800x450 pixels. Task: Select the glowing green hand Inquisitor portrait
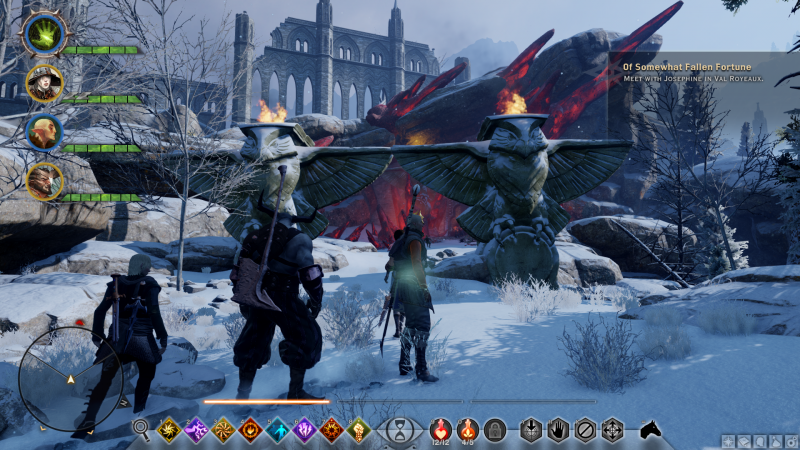pos(43,34)
